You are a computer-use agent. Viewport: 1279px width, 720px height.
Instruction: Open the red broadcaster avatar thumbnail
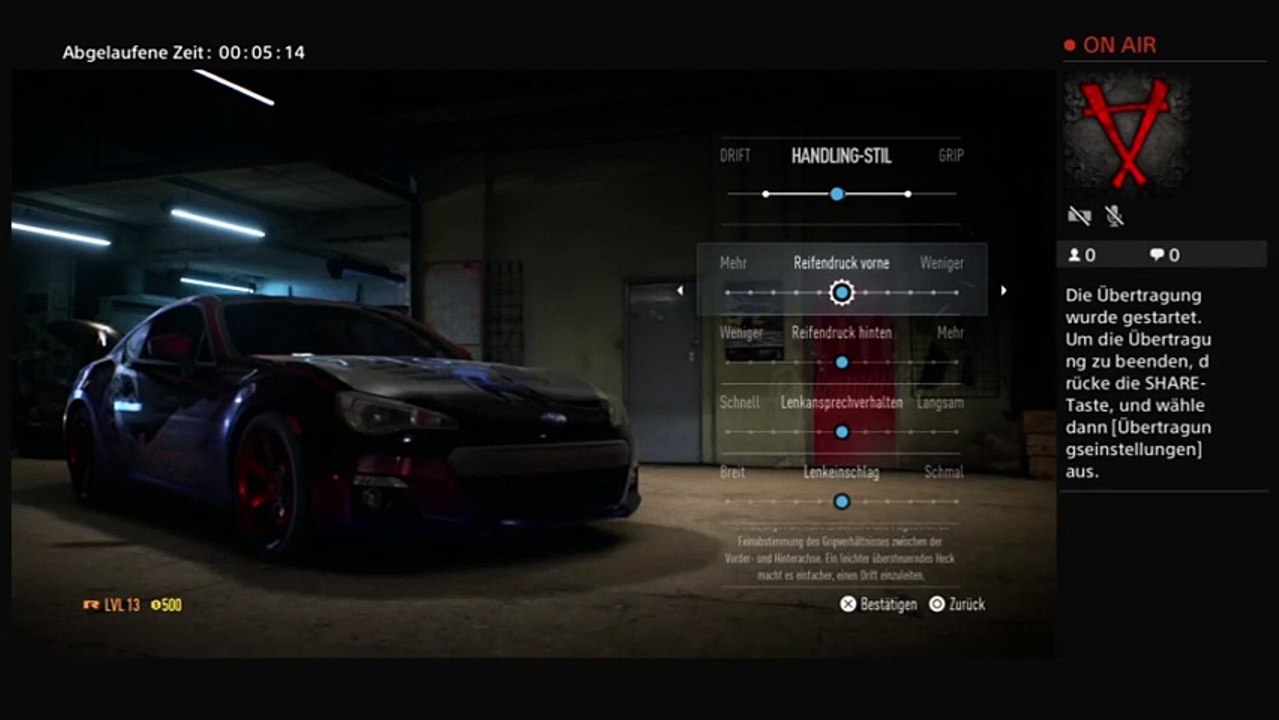click(x=1127, y=132)
